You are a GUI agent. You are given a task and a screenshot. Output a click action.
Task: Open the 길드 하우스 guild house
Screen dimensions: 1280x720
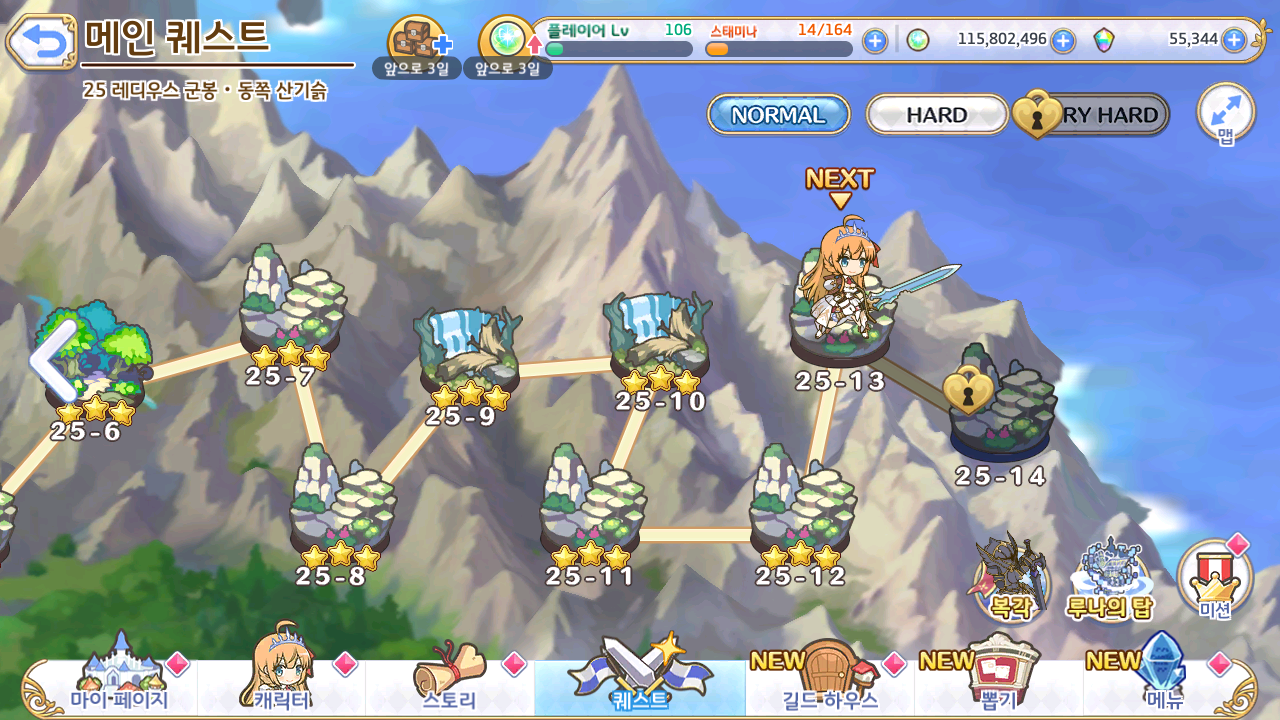point(828,680)
